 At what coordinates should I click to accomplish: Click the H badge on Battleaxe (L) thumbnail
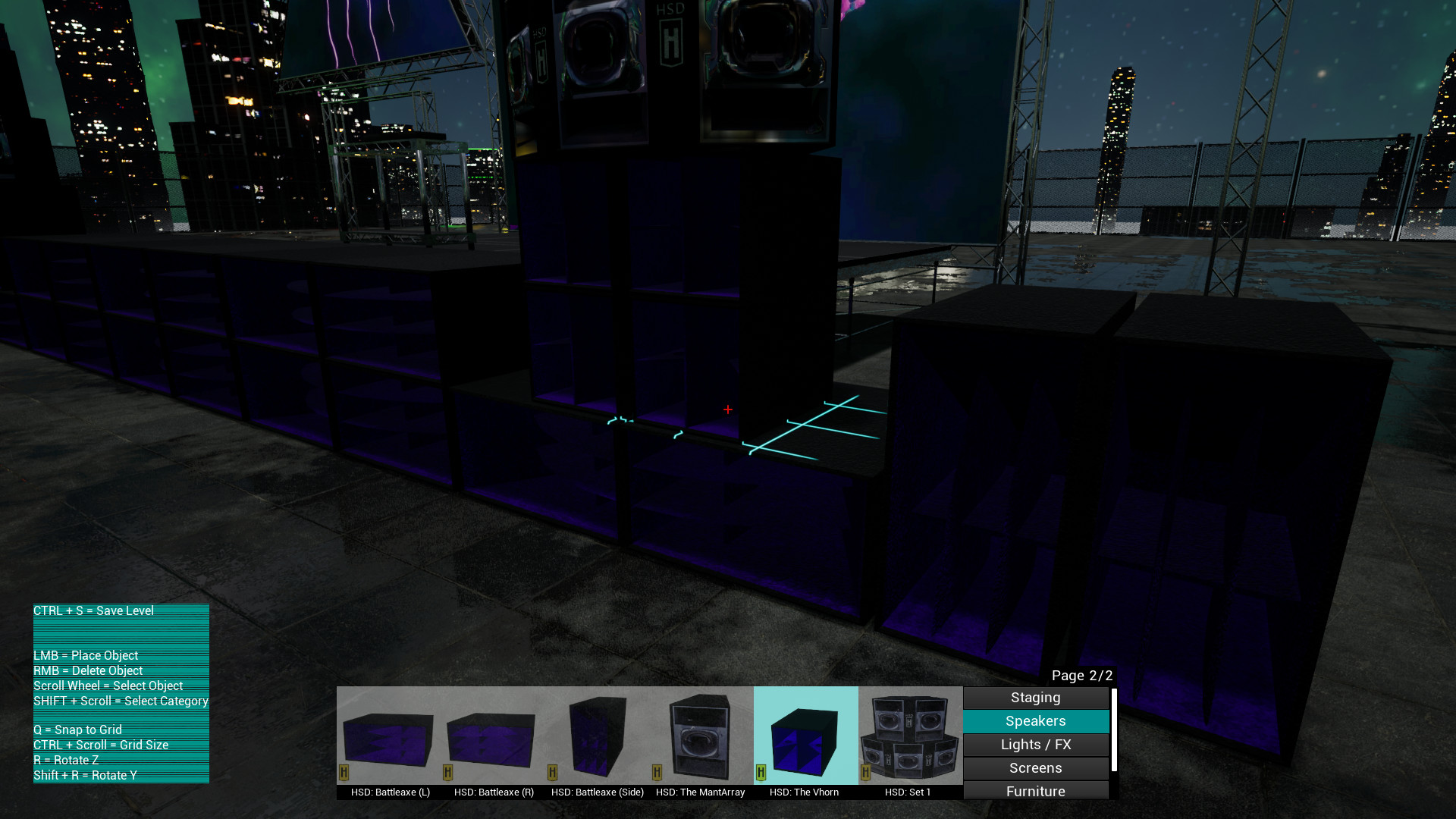point(345,772)
